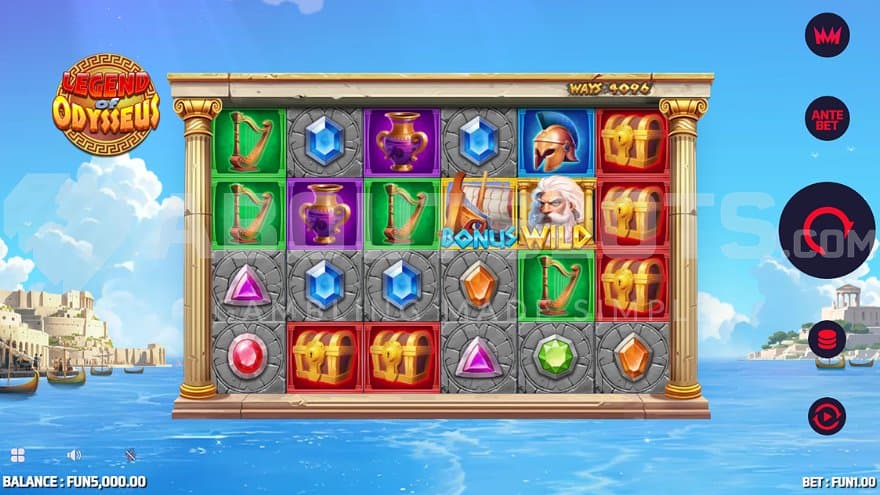Toggle the crossed-out lightning turbo icon
880x495 pixels.
[x=130, y=455]
